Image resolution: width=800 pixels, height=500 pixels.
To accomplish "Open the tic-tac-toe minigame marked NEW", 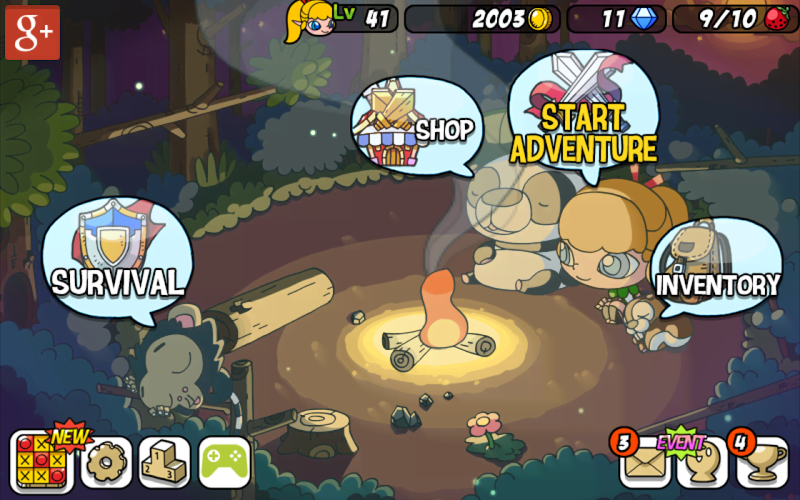I will (x=42, y=462).
